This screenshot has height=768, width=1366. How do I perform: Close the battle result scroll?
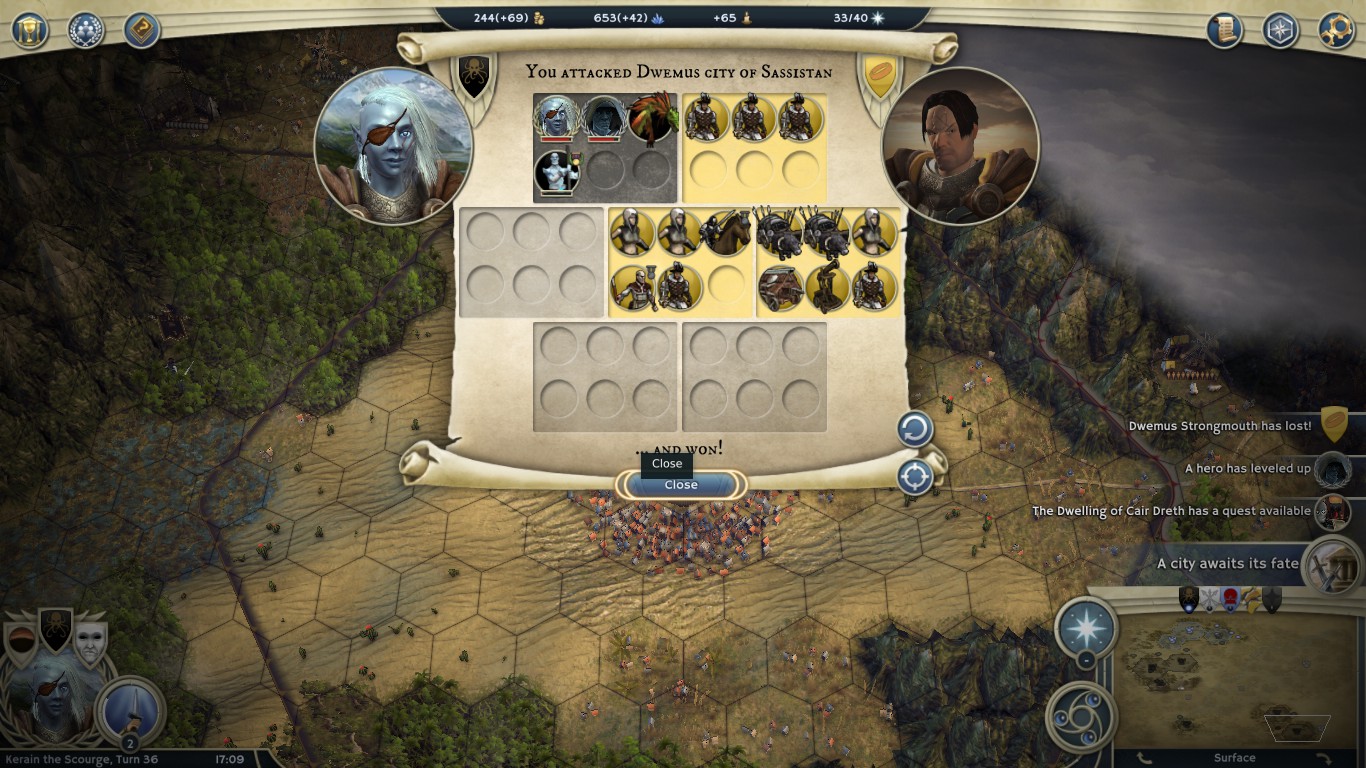tap(681, 485)
